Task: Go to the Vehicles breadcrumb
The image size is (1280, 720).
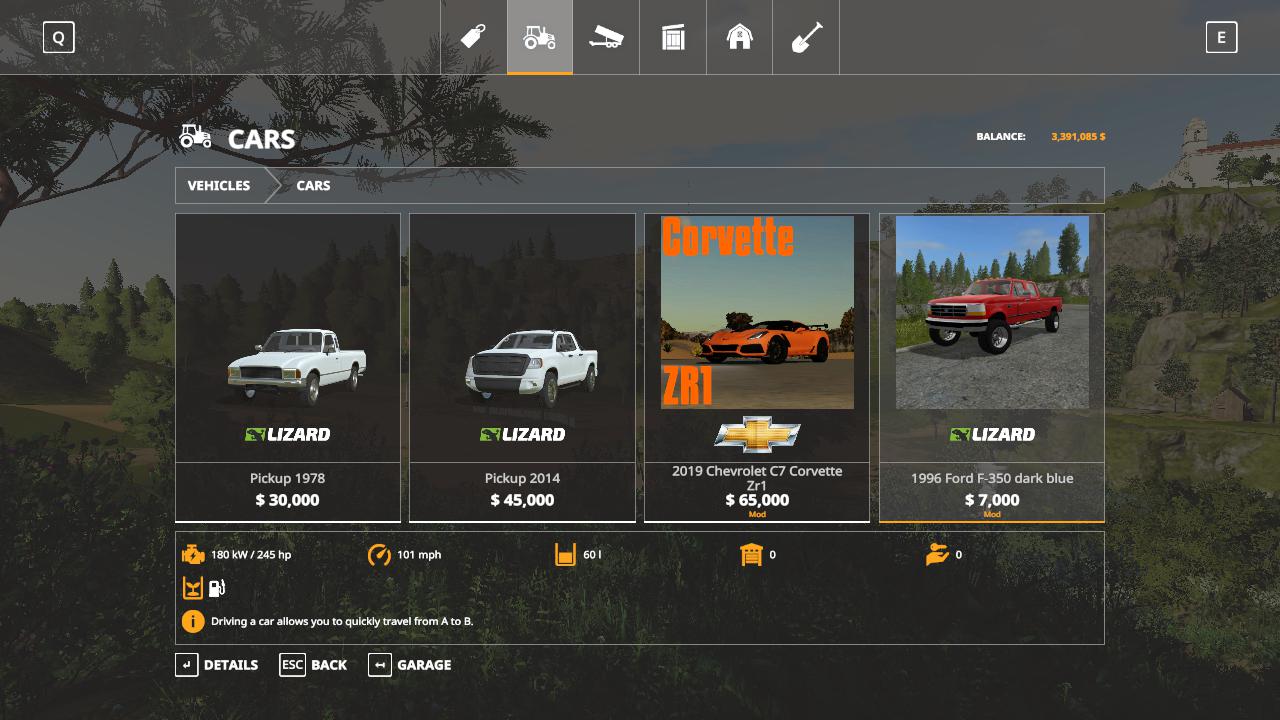Action: [x=219, y=185]
